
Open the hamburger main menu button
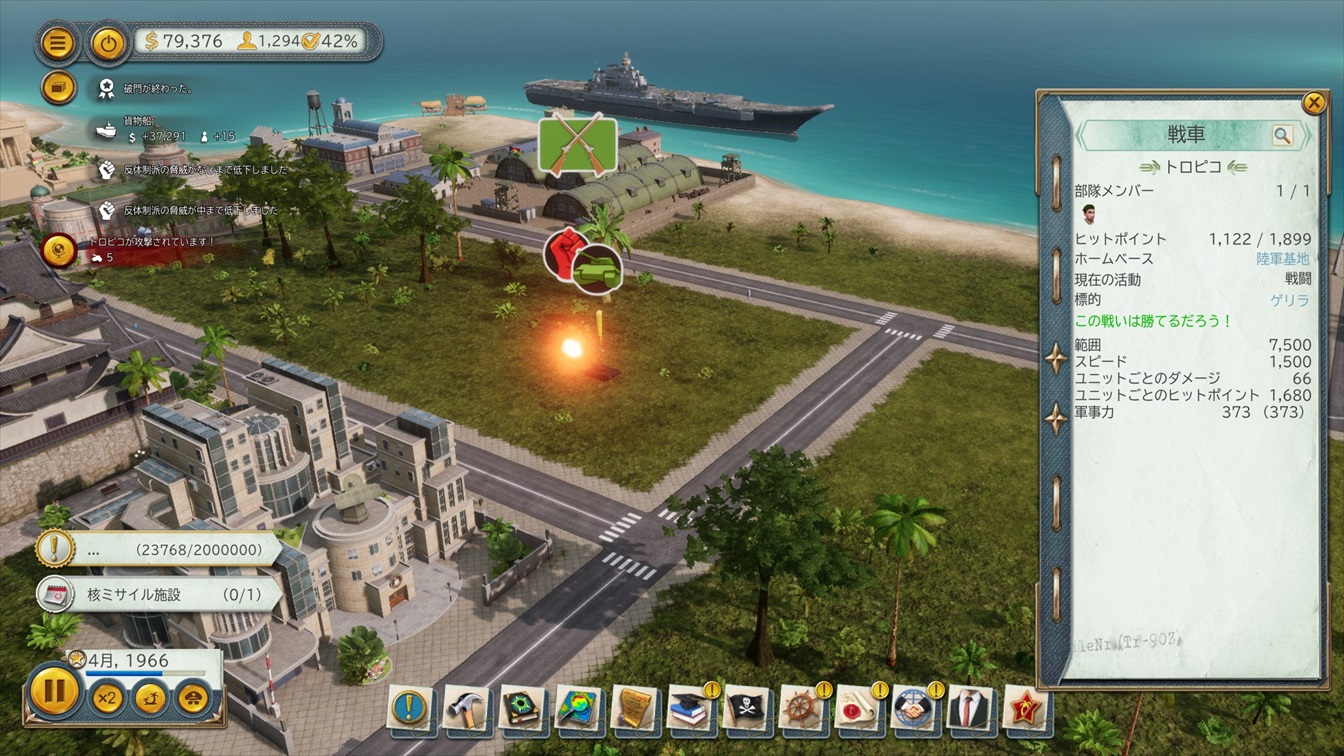click(x=58, y=42)
